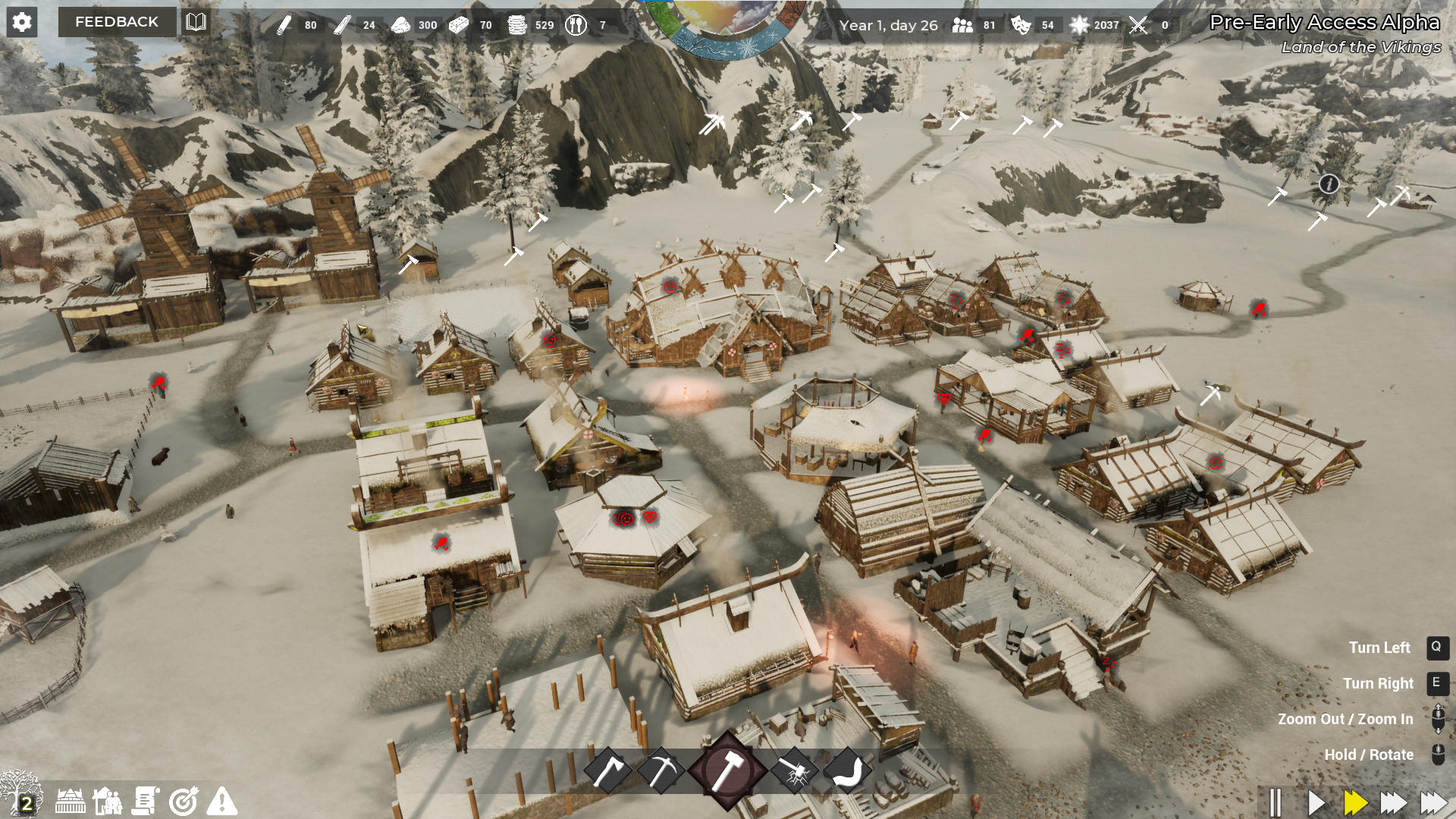Open the journal book icon
The width and height of the screenshot is (1456, 819).
[x=196, y=23]
